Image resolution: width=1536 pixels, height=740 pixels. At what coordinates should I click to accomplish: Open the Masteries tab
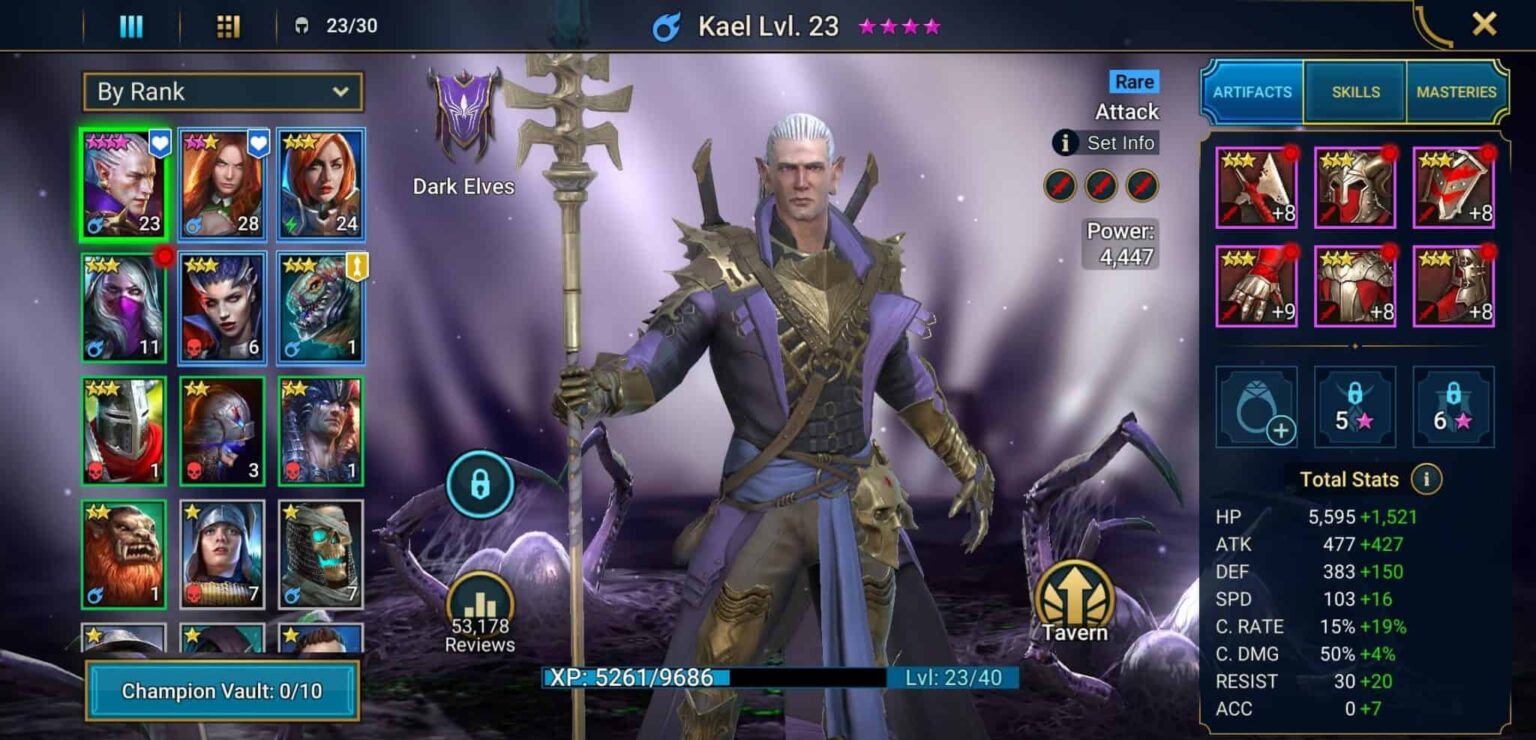1457,91
